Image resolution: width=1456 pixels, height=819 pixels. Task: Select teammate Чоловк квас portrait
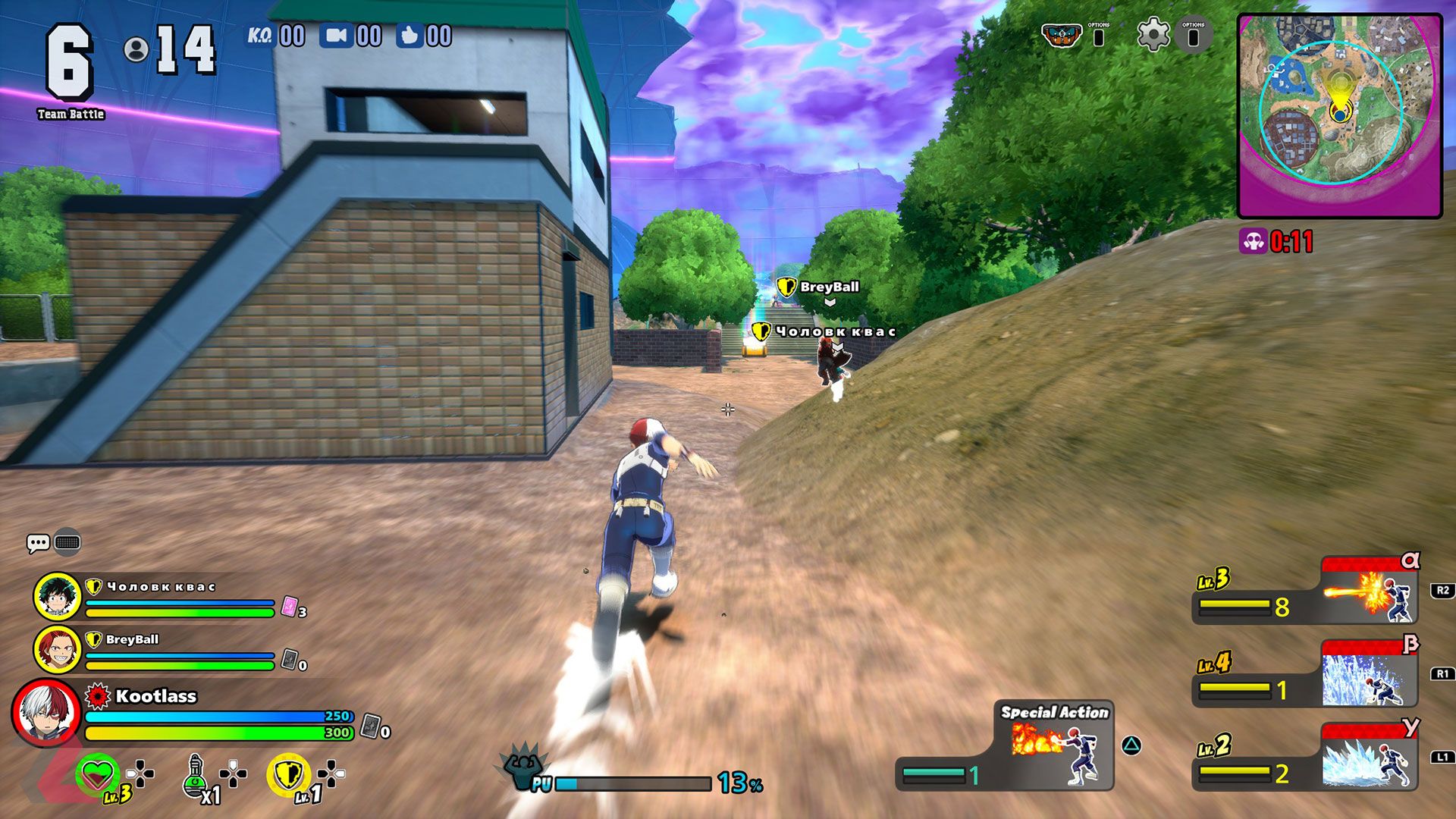[58, 597]
